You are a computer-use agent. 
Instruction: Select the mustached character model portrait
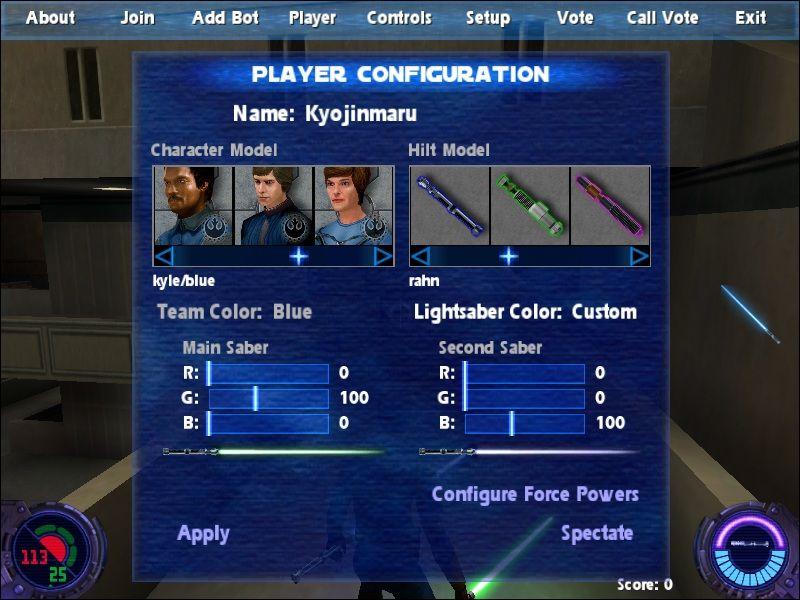point(193,205)
